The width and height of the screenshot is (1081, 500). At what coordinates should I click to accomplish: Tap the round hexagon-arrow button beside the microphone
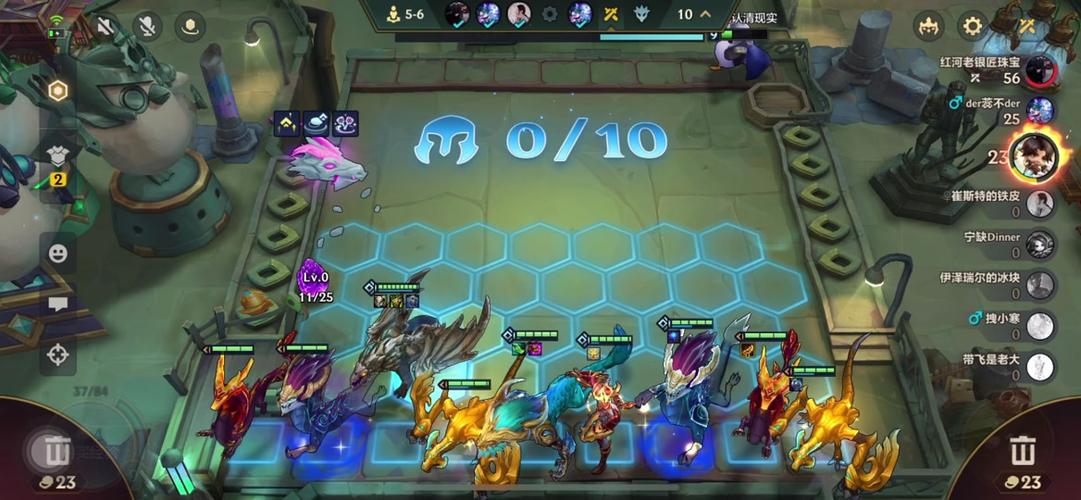point(190,26)
